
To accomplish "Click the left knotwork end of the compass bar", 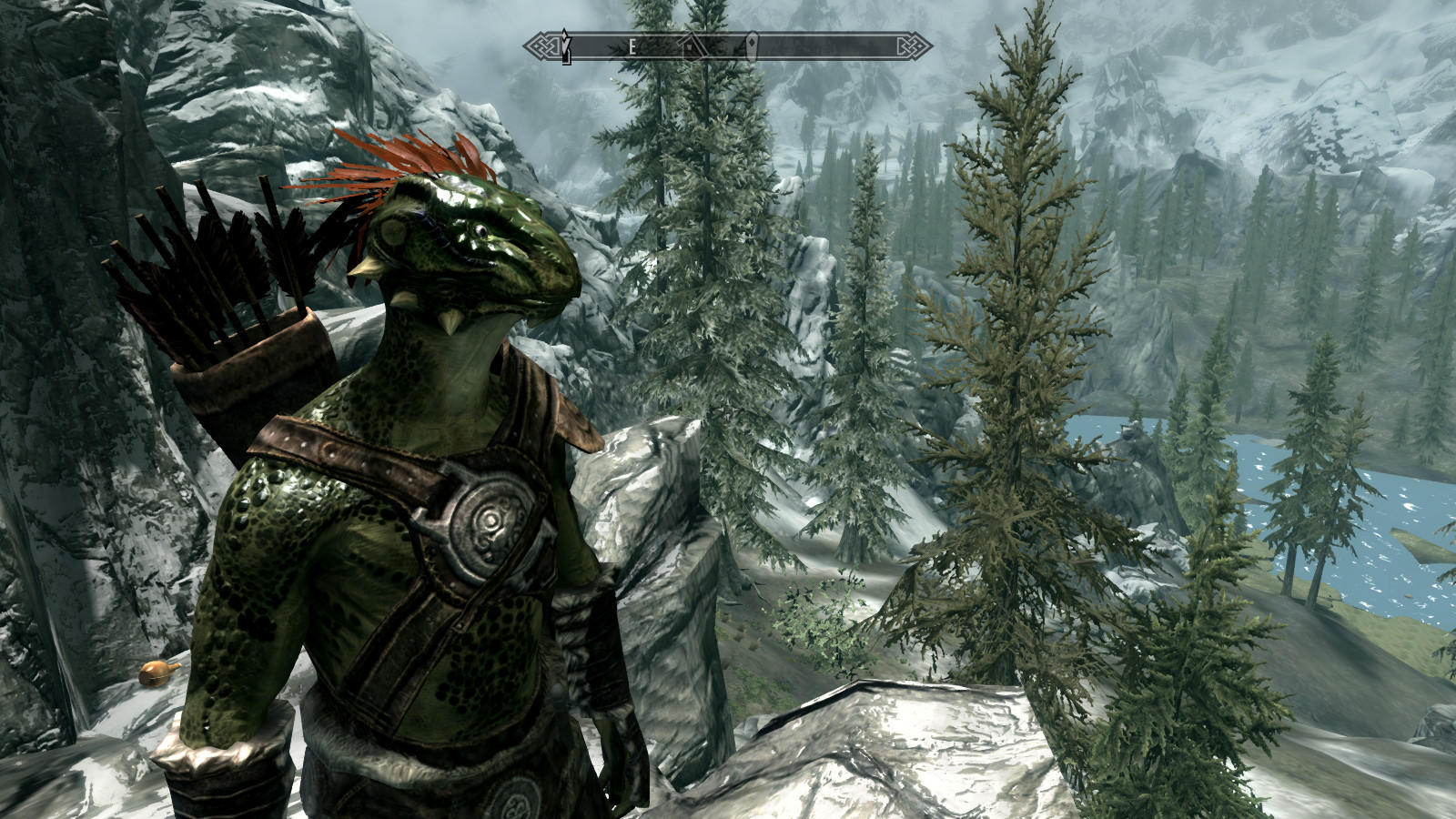I will coord(542,44).
